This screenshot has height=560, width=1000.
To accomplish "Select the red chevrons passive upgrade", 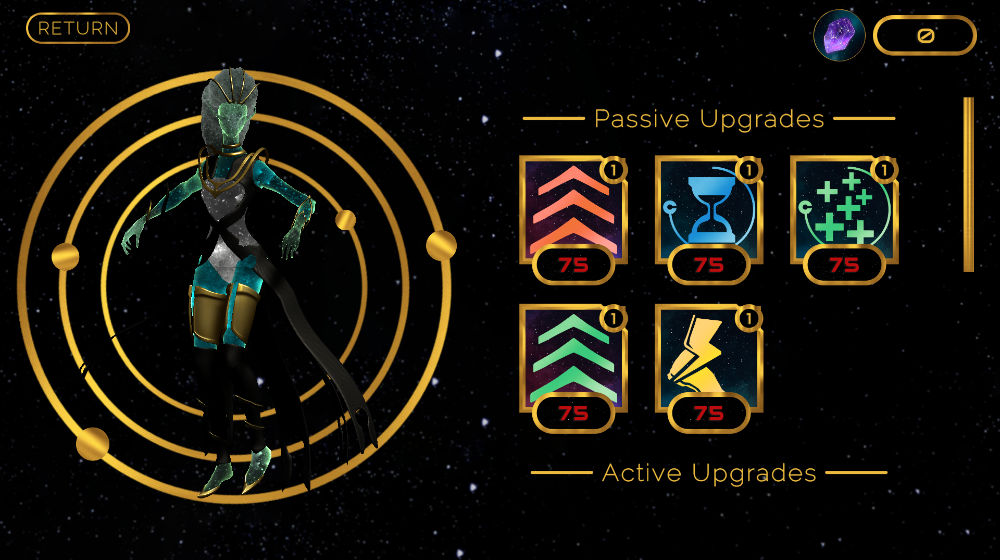I will click(x=572, y=210).
